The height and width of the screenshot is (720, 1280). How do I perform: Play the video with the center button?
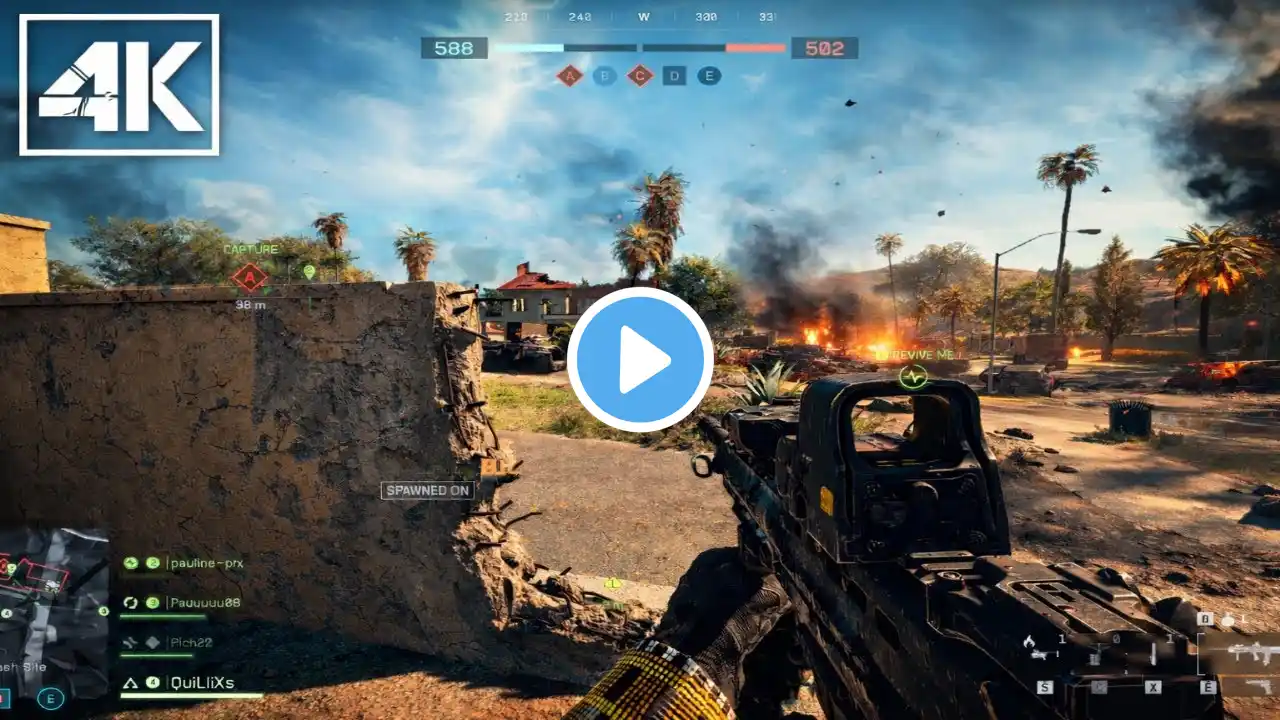[640, 360]
